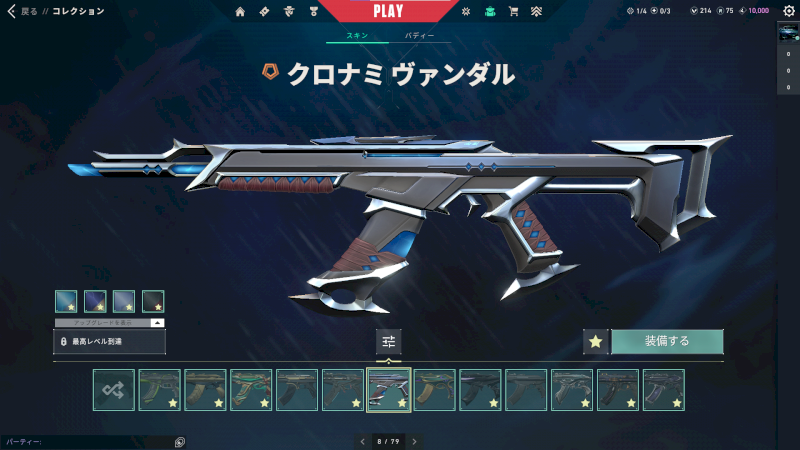Image resolution: width=800 pixels, height=450 pixels.
Task: Select the highlighted Kuronami Vandal thumbnail
Action: tap(389, 390)
